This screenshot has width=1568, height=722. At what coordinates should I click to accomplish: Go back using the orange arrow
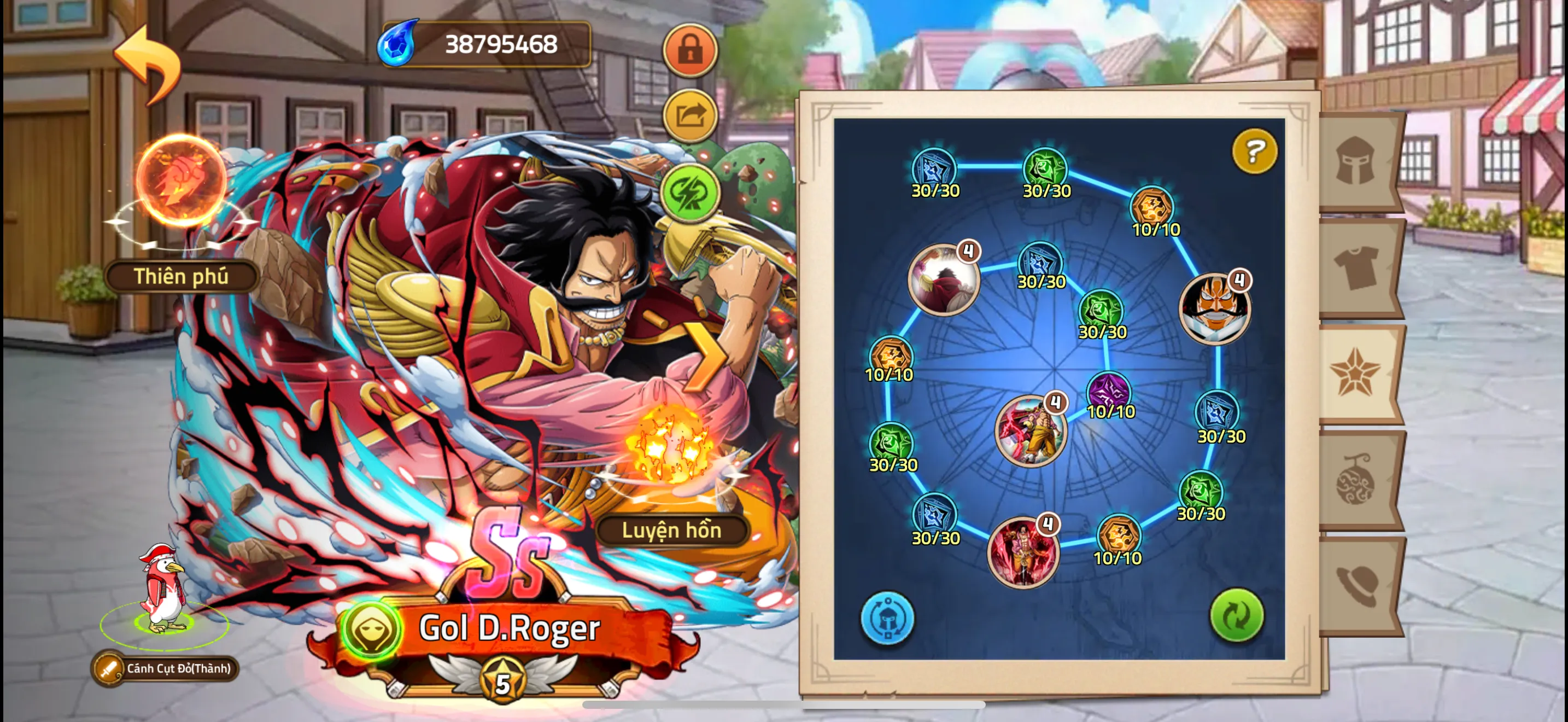tap(148, 63)
